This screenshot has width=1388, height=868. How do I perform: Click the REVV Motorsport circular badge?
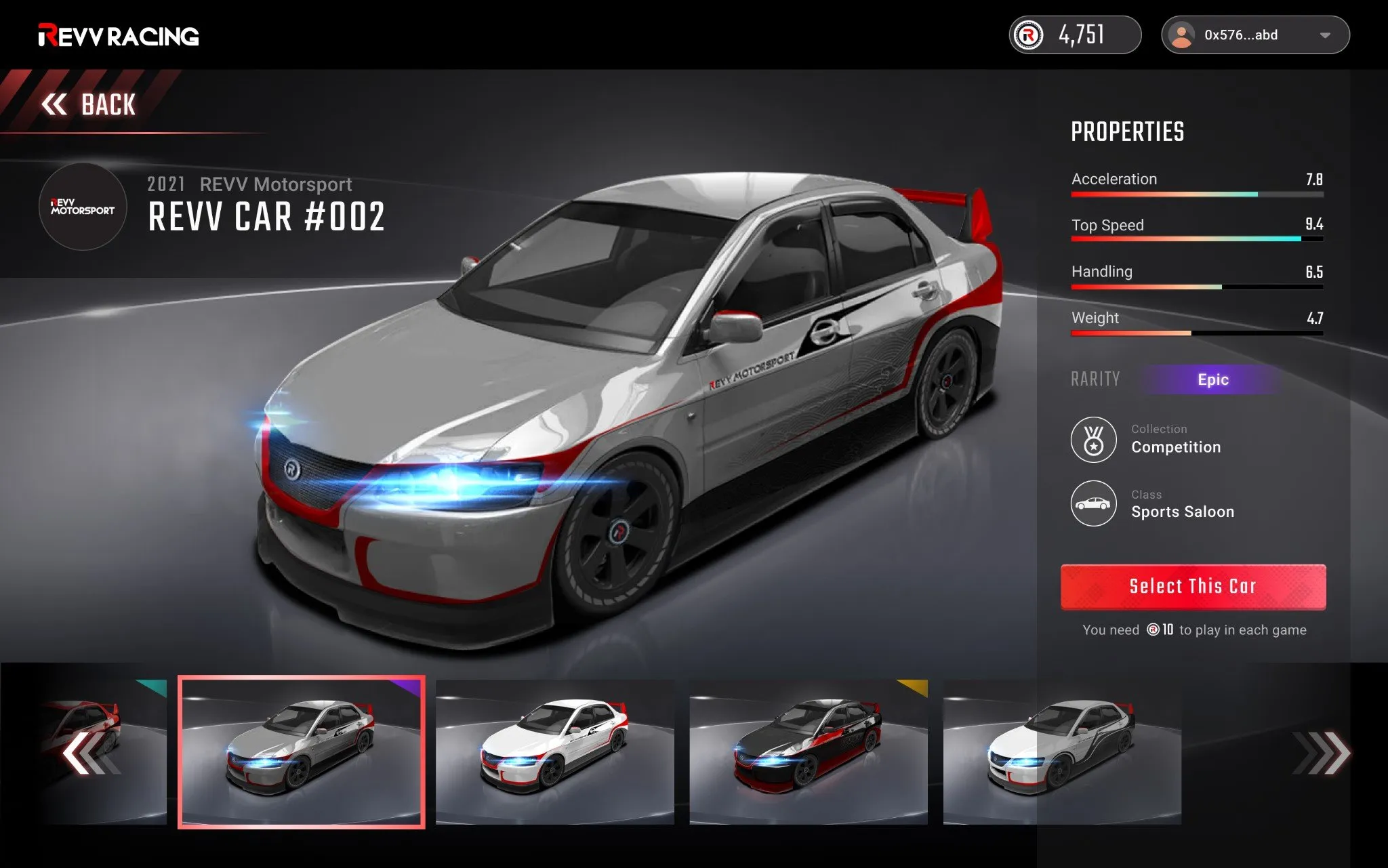(83, 207)
